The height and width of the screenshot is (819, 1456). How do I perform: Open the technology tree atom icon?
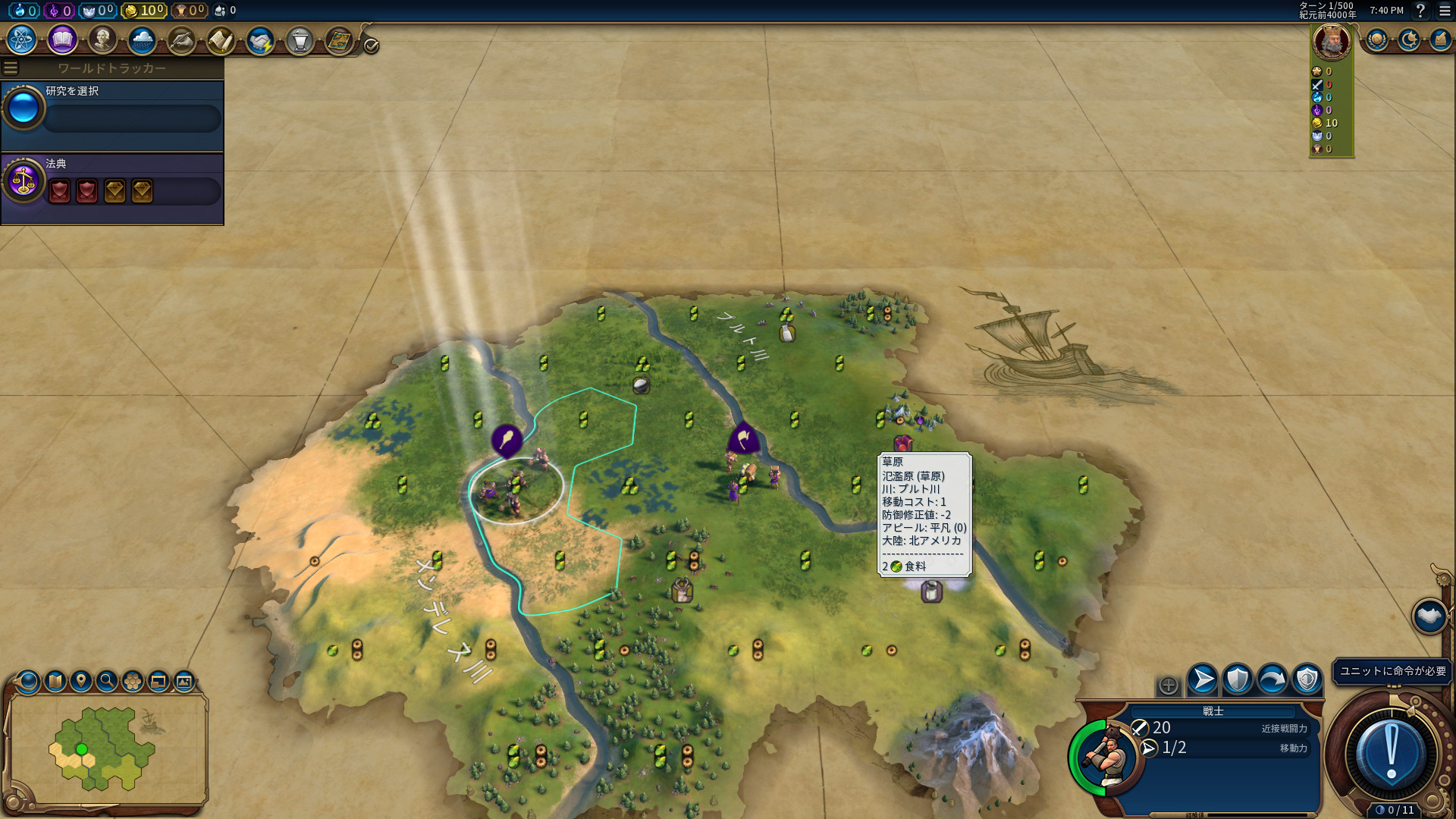click(22, 39)
